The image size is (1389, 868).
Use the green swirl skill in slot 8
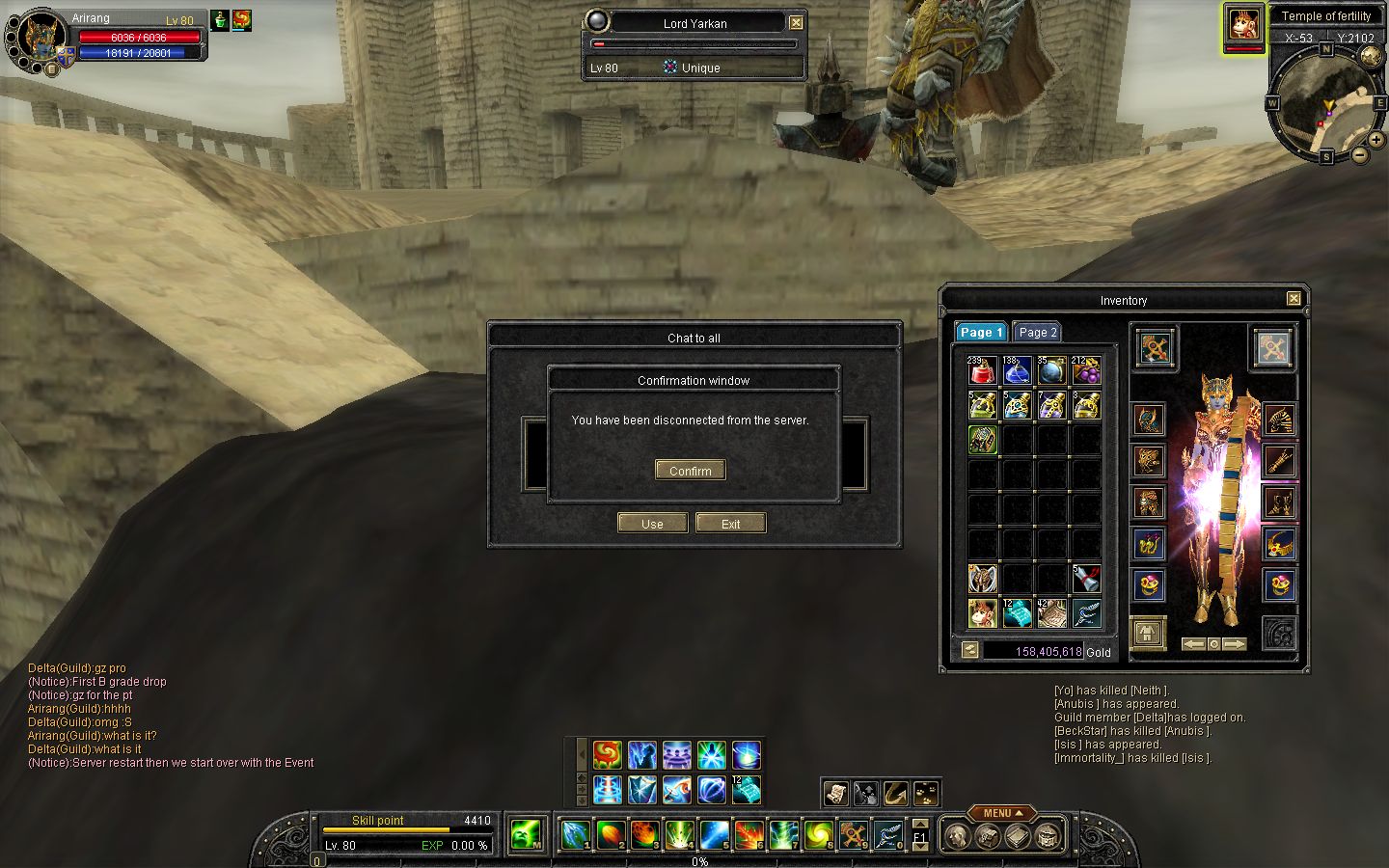(818, 832)
